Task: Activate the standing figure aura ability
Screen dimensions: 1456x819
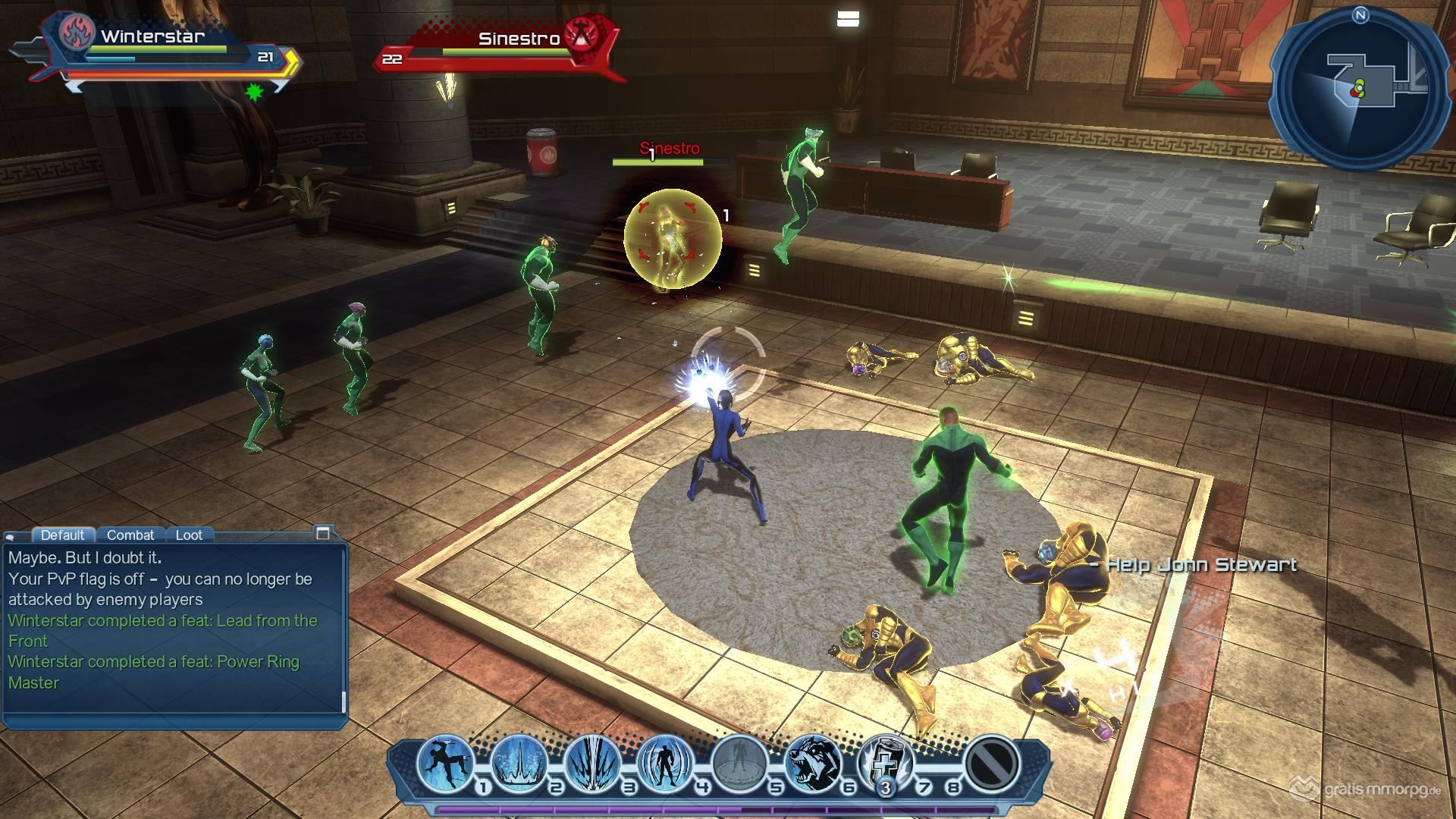Action: click(x=667, y=763)
